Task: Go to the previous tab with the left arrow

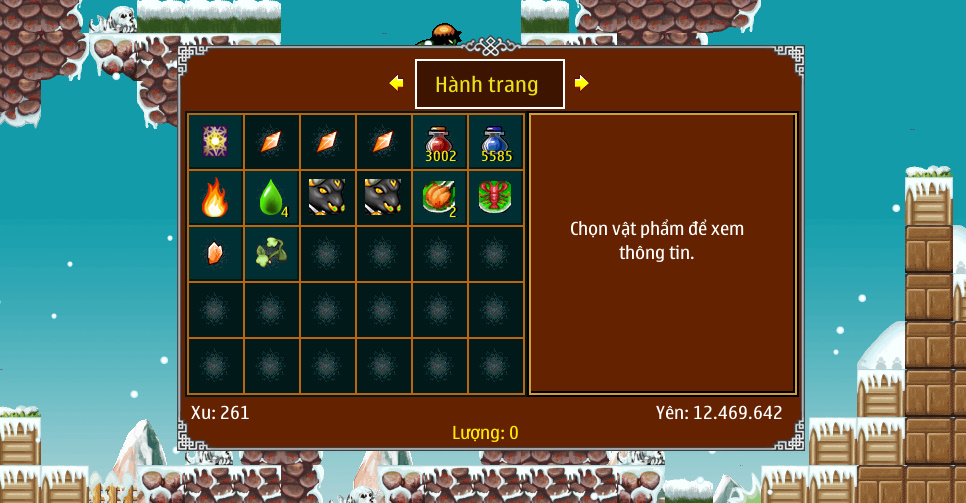Action: pos(397,84)
